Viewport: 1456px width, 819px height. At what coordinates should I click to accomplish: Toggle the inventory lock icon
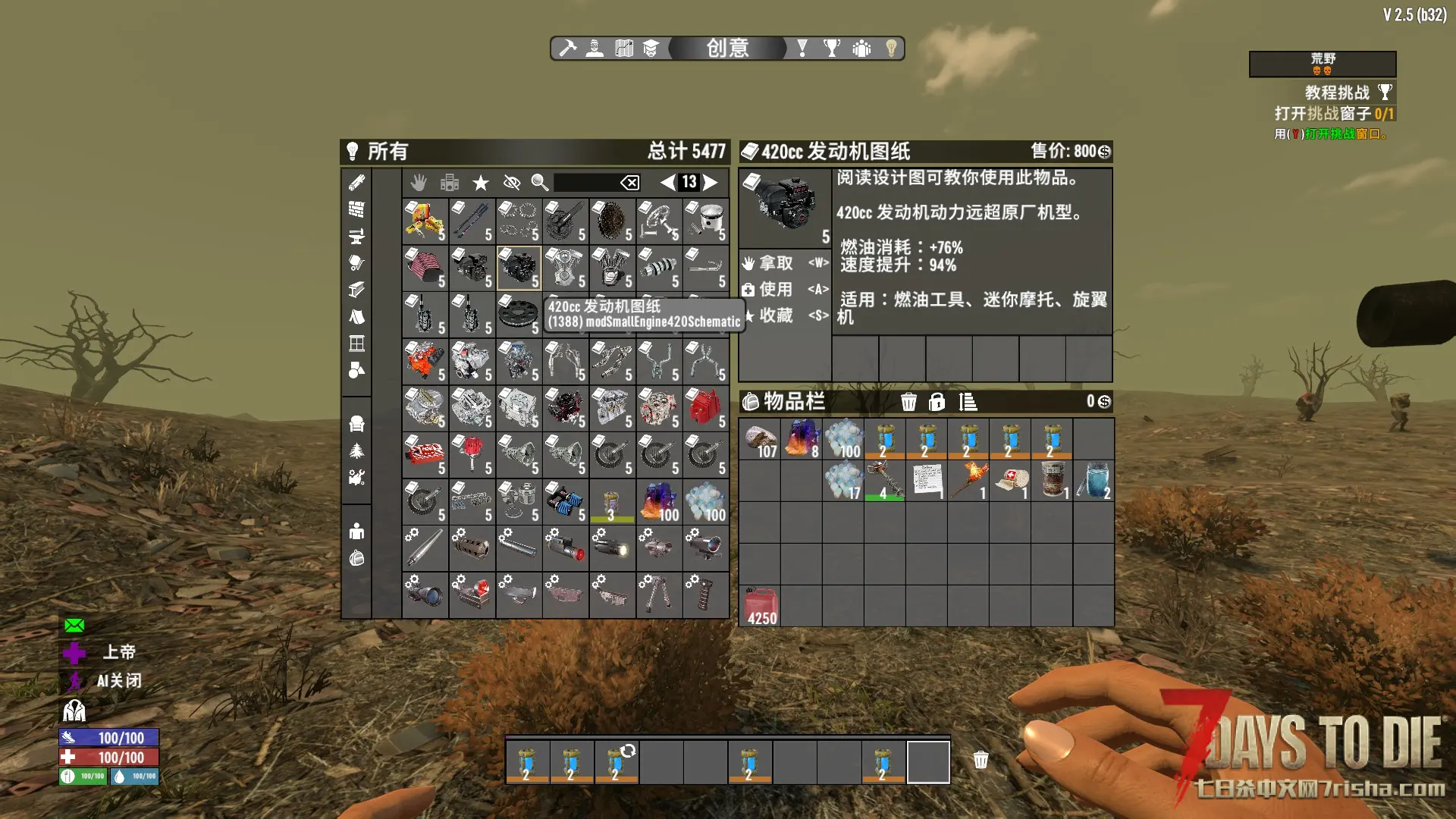[937, 402]
